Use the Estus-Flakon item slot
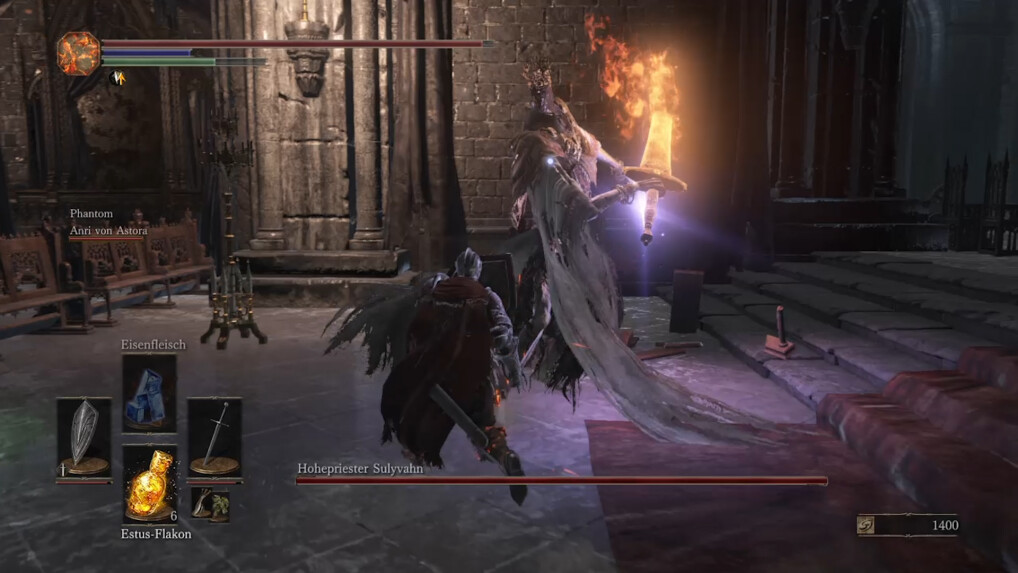1018x573 pixels. pos(149,484)
